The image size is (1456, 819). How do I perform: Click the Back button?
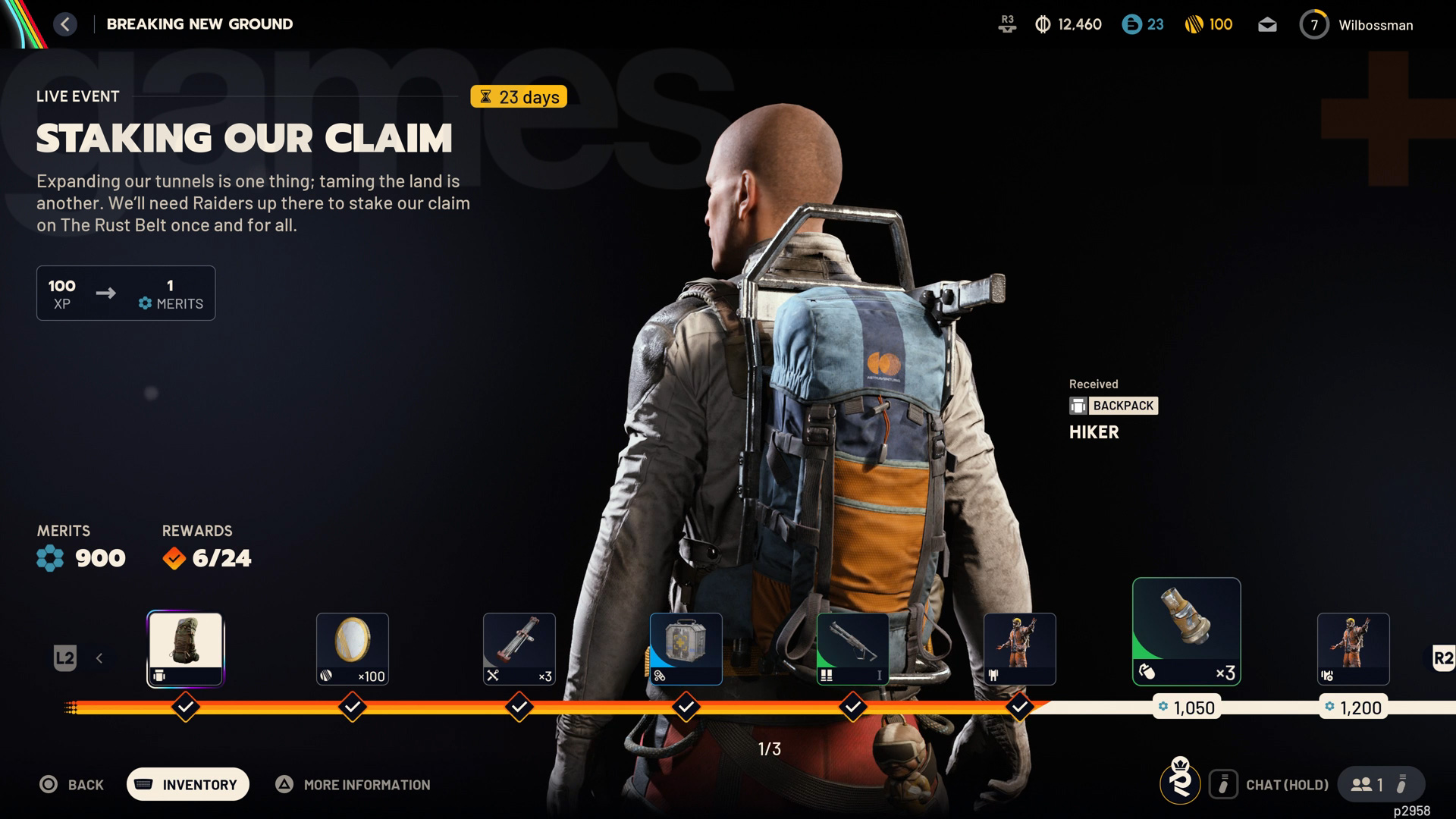click(72, 784)
